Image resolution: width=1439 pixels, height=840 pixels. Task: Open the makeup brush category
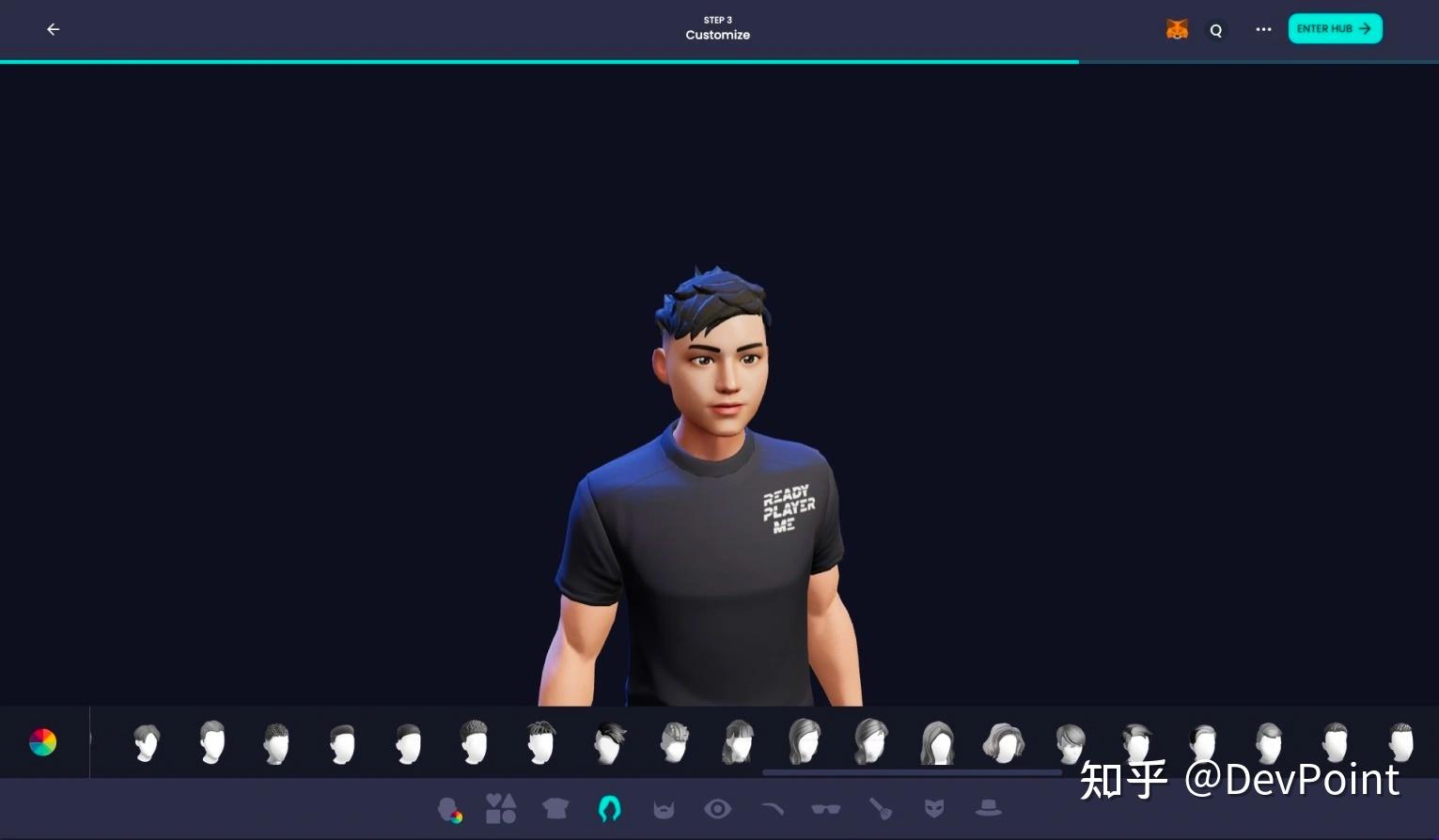881,808
